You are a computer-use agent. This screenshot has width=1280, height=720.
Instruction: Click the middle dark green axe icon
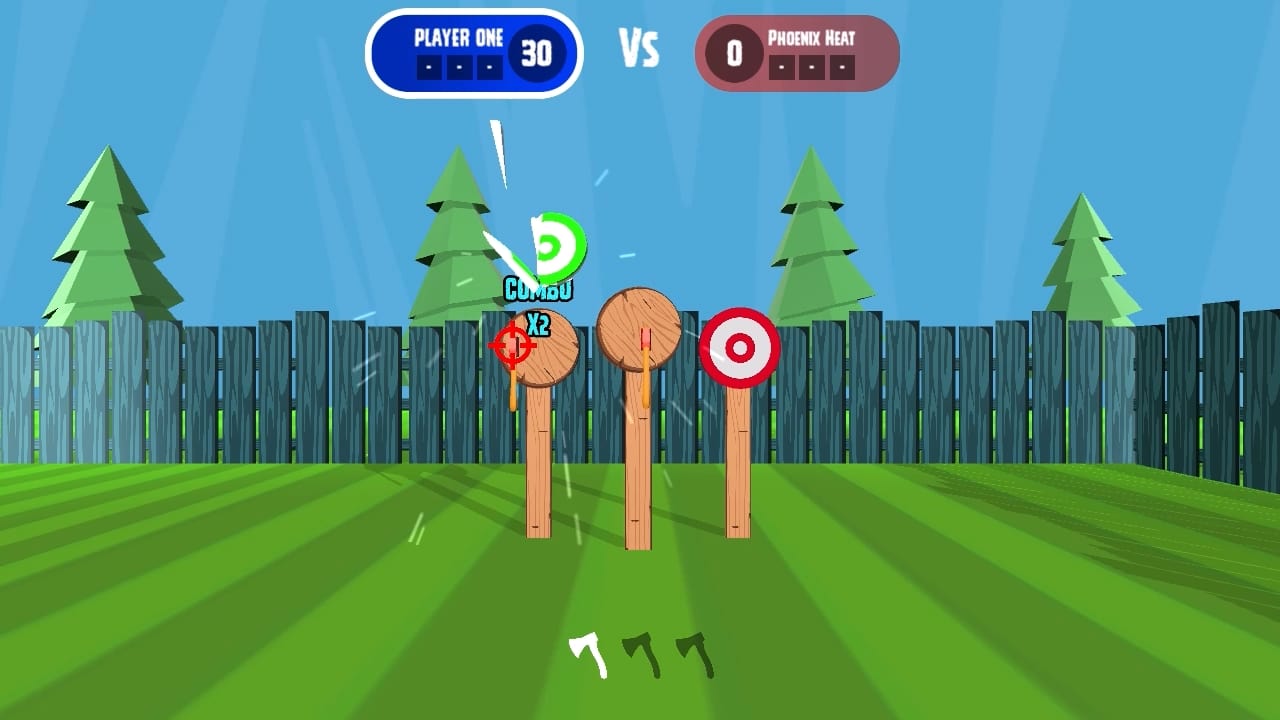tap(641, 652)
